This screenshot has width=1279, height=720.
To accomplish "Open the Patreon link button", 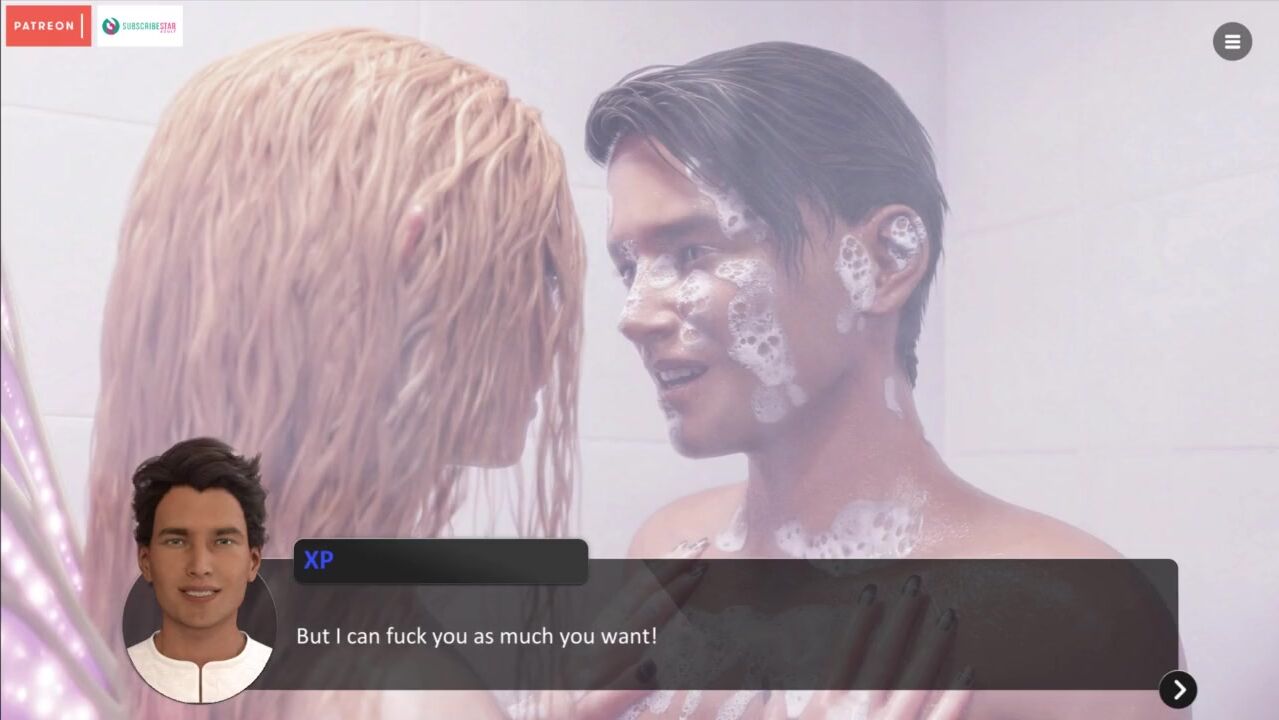I will click(x=48, y=26).
